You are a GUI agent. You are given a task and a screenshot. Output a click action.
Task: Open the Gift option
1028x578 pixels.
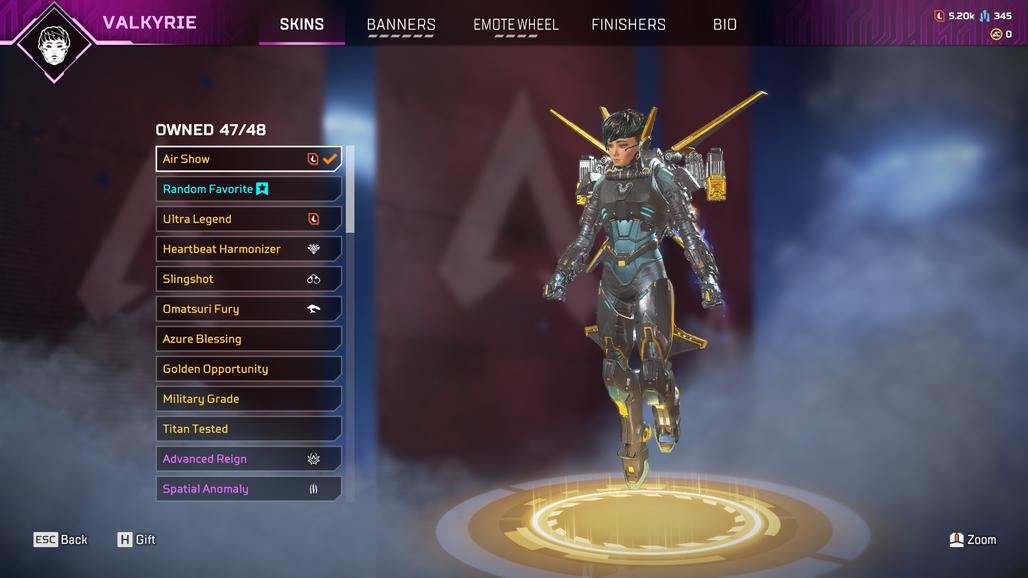(x=137, y=540)
